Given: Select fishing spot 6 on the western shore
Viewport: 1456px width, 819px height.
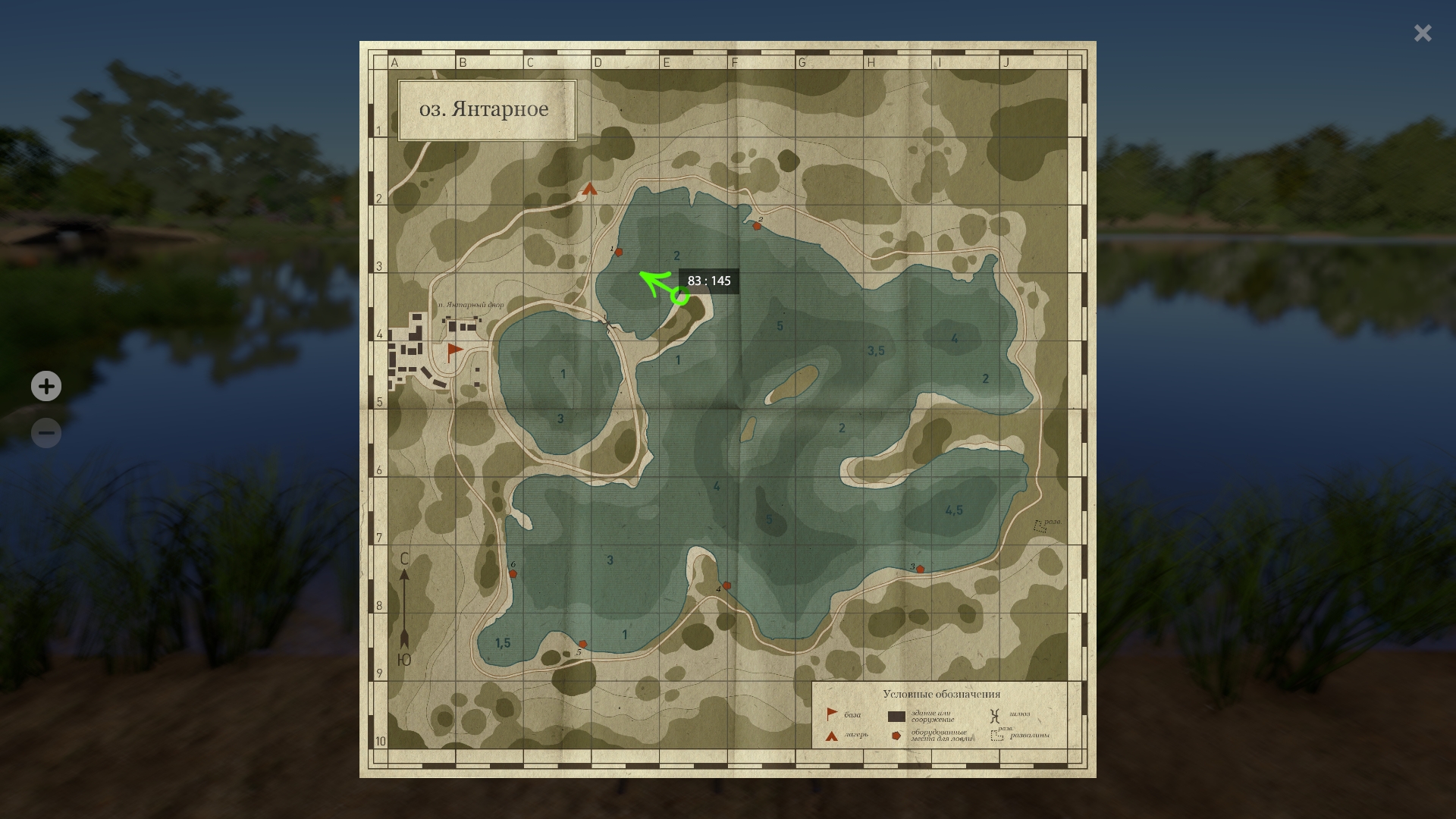Looking at the screenshot, I should [514, 573].
